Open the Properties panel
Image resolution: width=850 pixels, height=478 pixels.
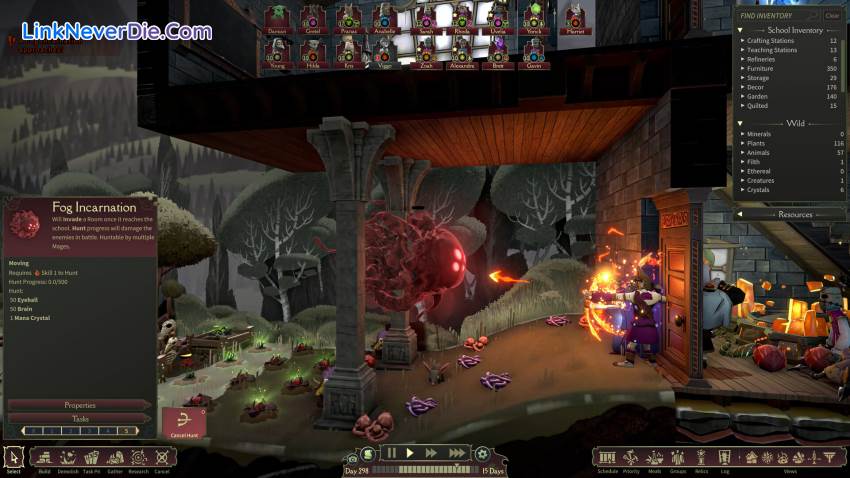click(80, 405)
